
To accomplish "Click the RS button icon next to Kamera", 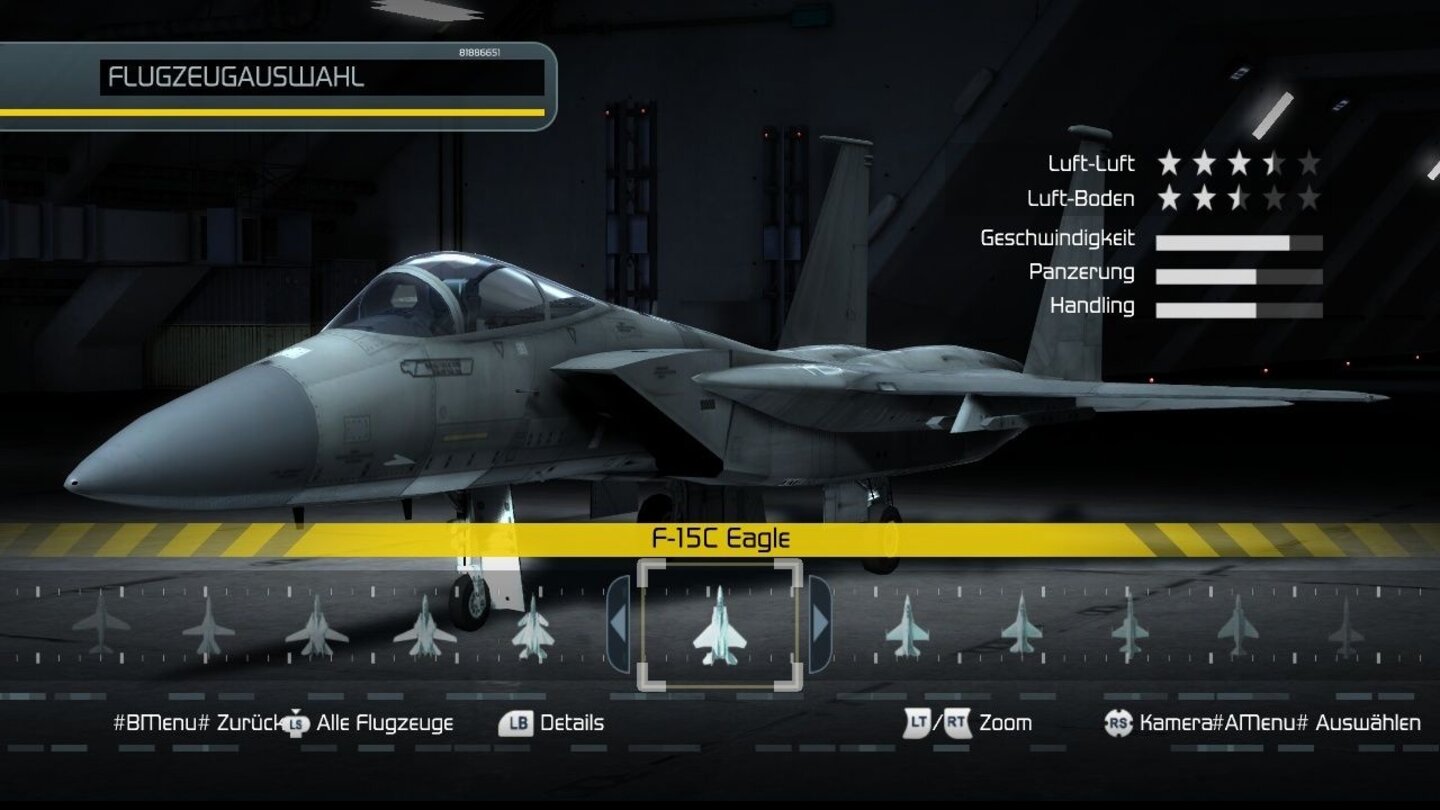I will click(x=1119, y=723).
